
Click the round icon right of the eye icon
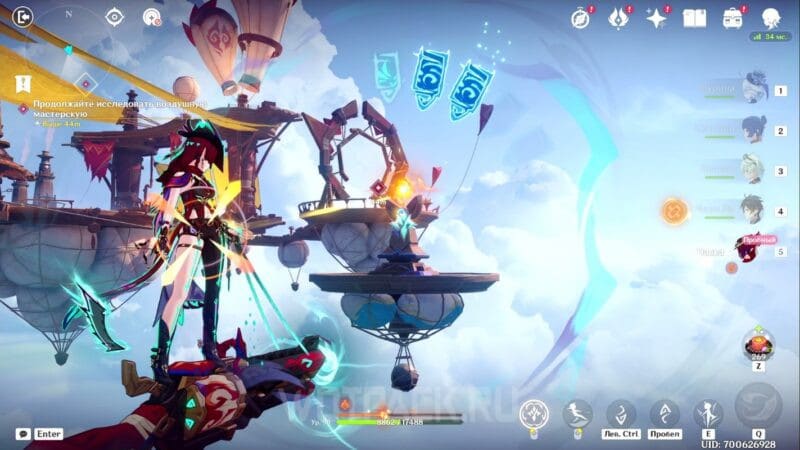coord(152,16)
